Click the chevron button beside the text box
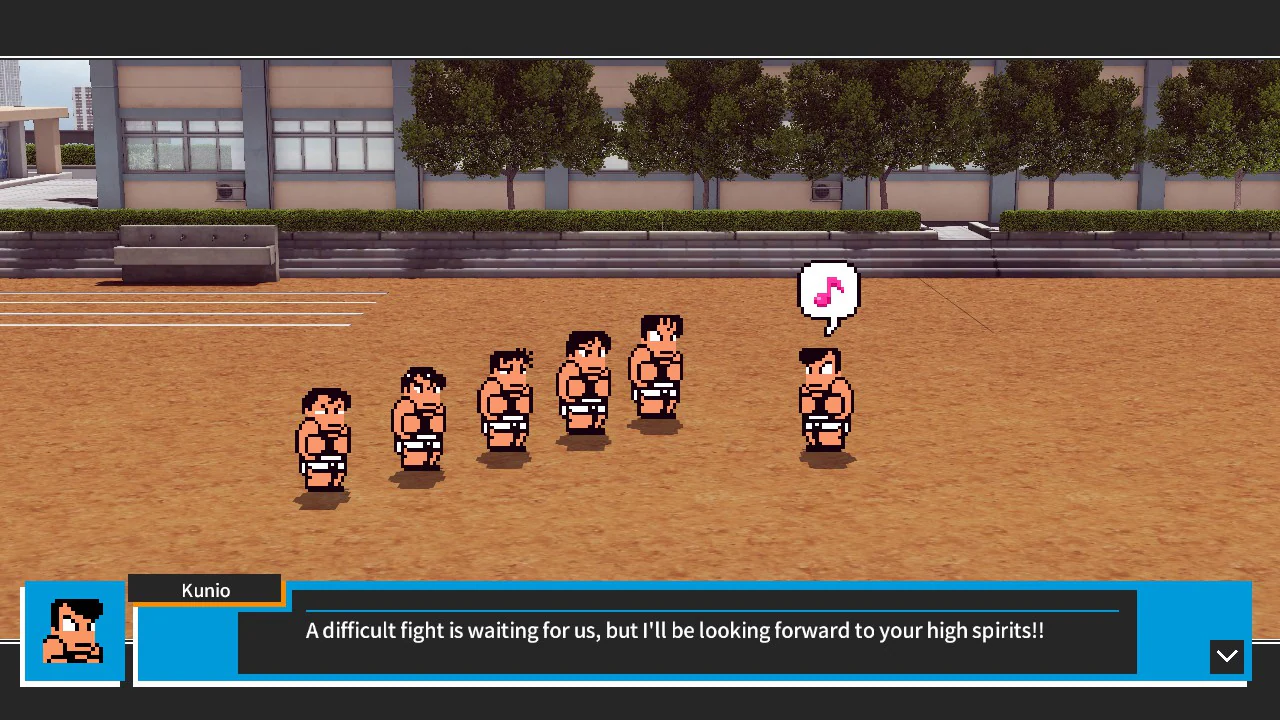1280x720 pixels. pyautogui.click(x=1227, y=657)
